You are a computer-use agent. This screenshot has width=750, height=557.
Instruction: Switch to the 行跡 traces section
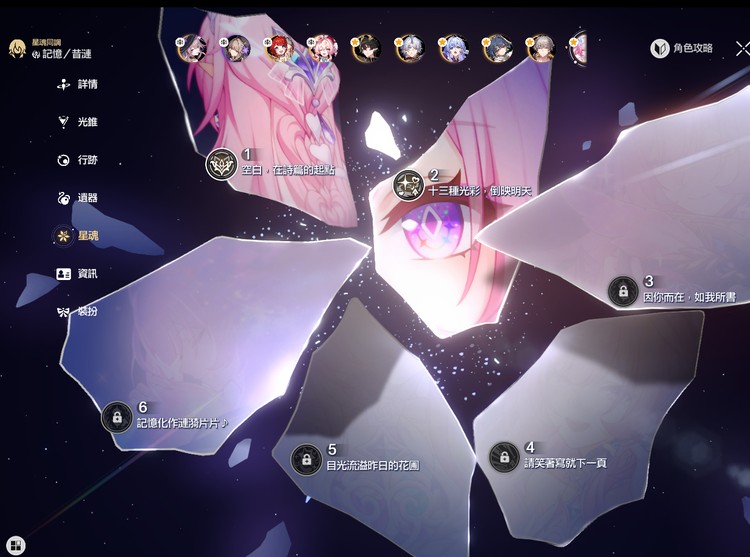pos(78,160)
